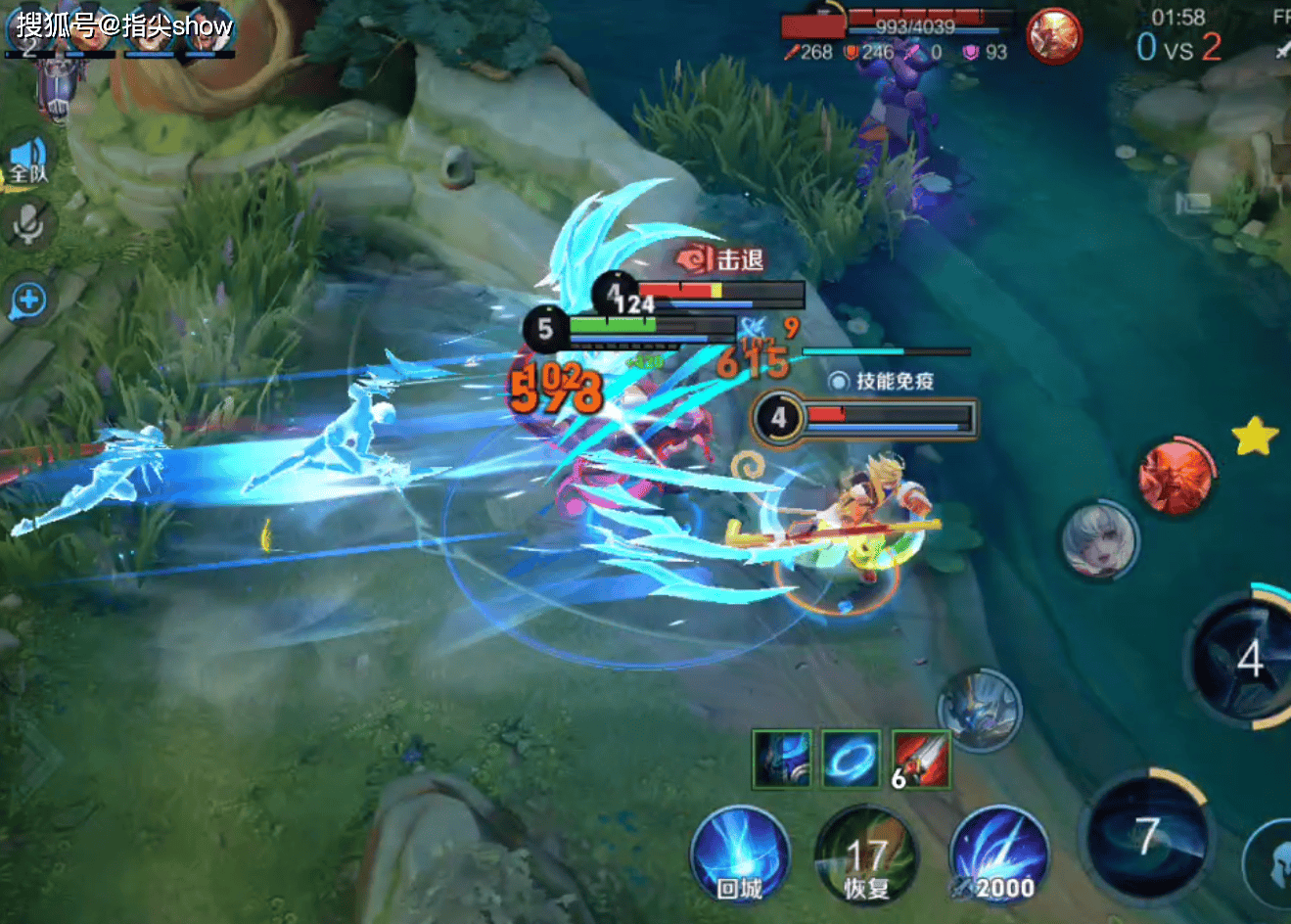Trigger the skill showing cooldown 7
The image size is (1291, 924).
[x=1147, y=835]
